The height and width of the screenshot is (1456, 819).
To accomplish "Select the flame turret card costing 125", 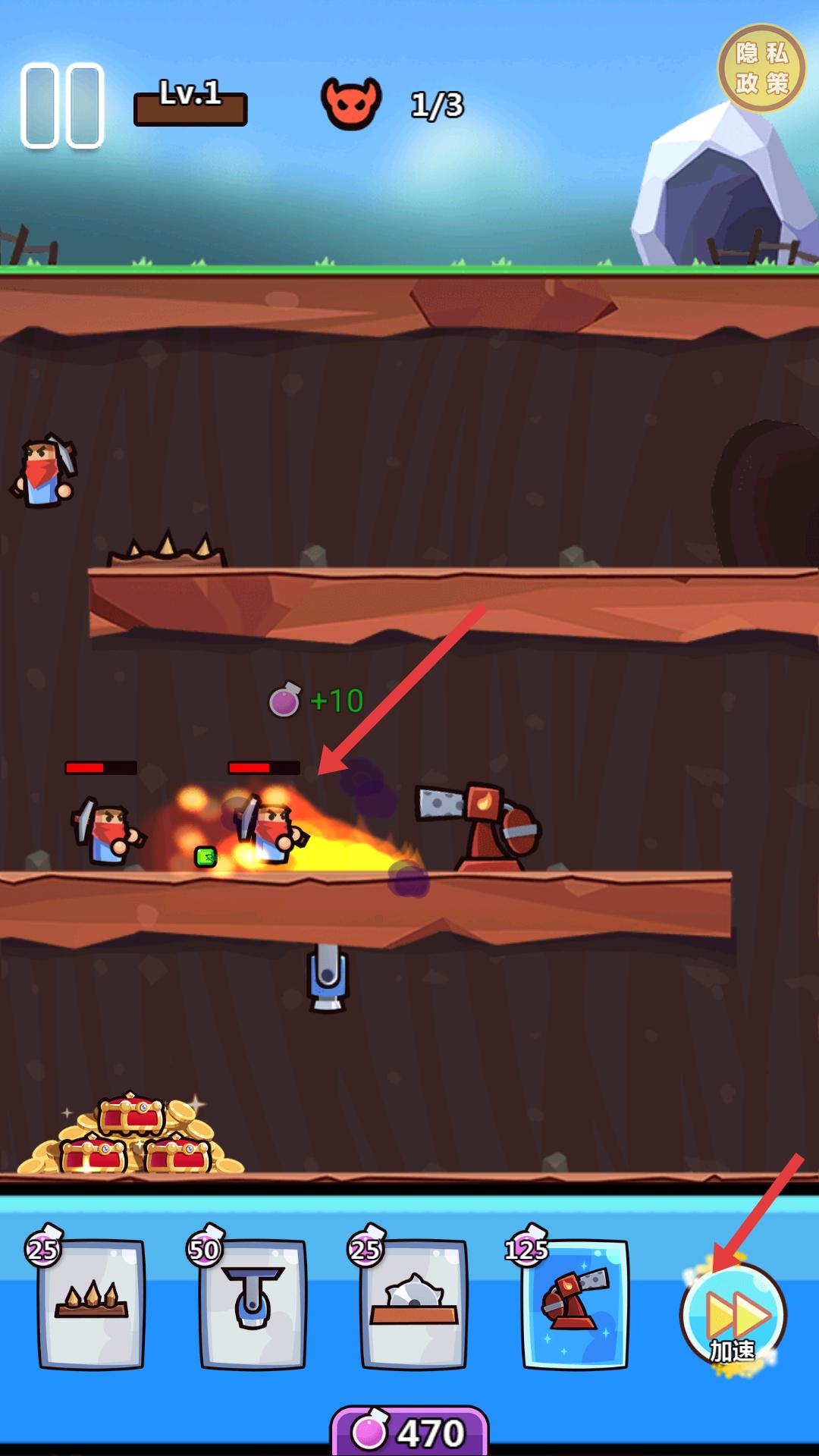I will tap(575, 1304).
